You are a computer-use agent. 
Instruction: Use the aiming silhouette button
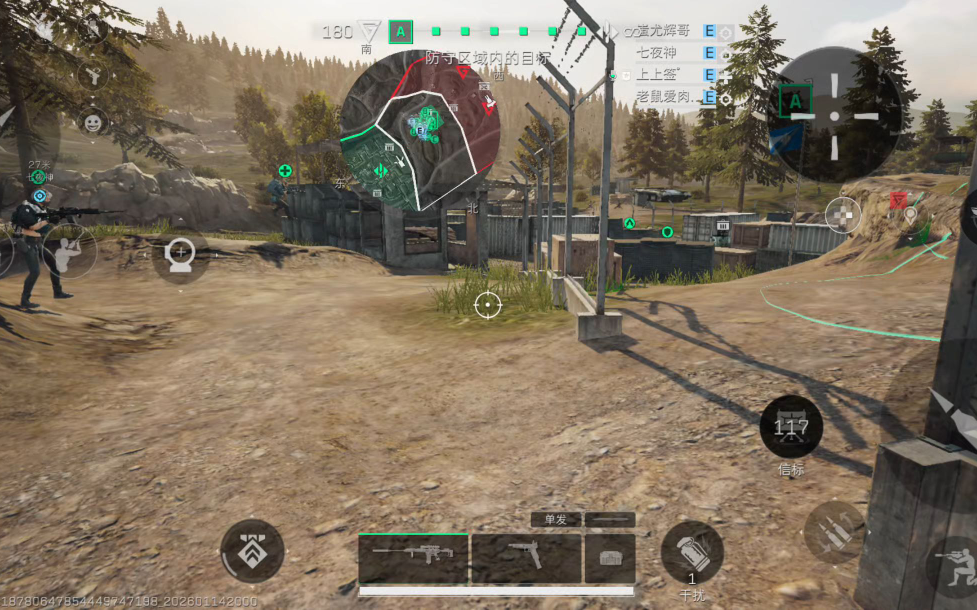(69, 251)
